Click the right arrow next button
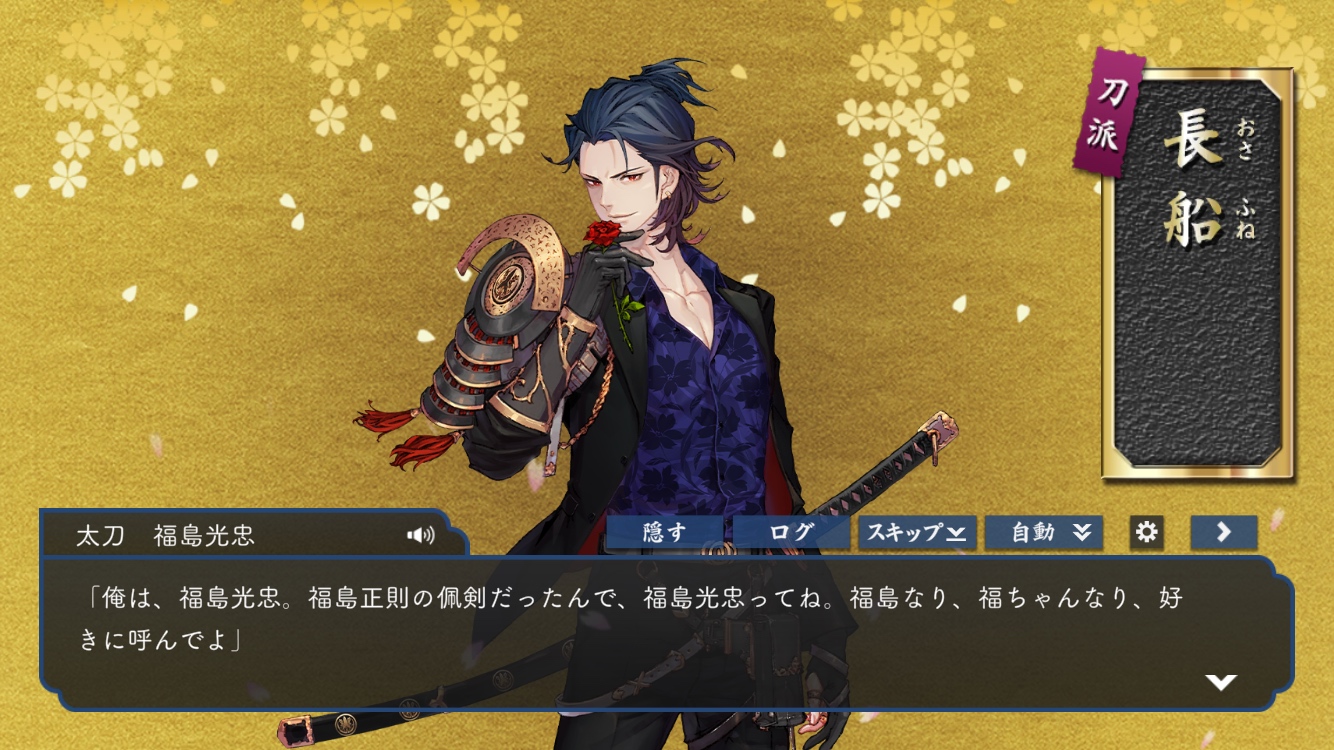The image size is (1334, 750). [1223, 532]
